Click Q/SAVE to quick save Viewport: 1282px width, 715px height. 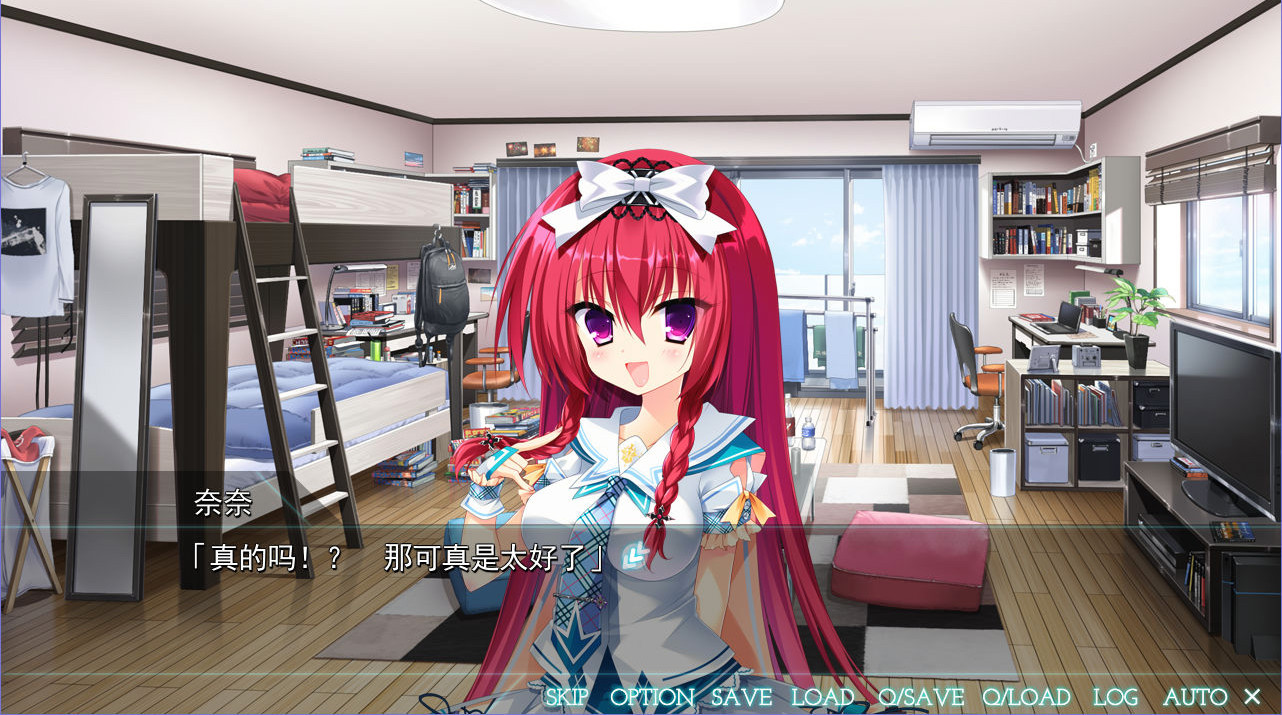[921, 697]
